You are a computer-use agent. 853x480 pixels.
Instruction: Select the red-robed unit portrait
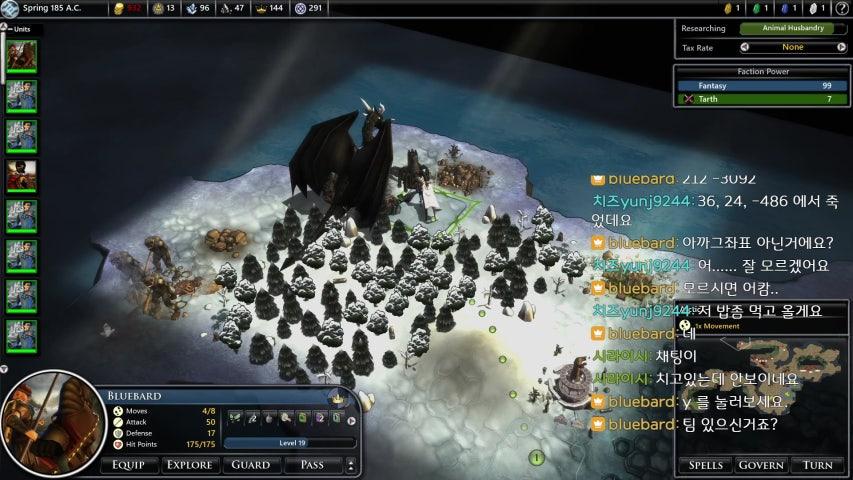pyautogui.click(x=21, y=175)
